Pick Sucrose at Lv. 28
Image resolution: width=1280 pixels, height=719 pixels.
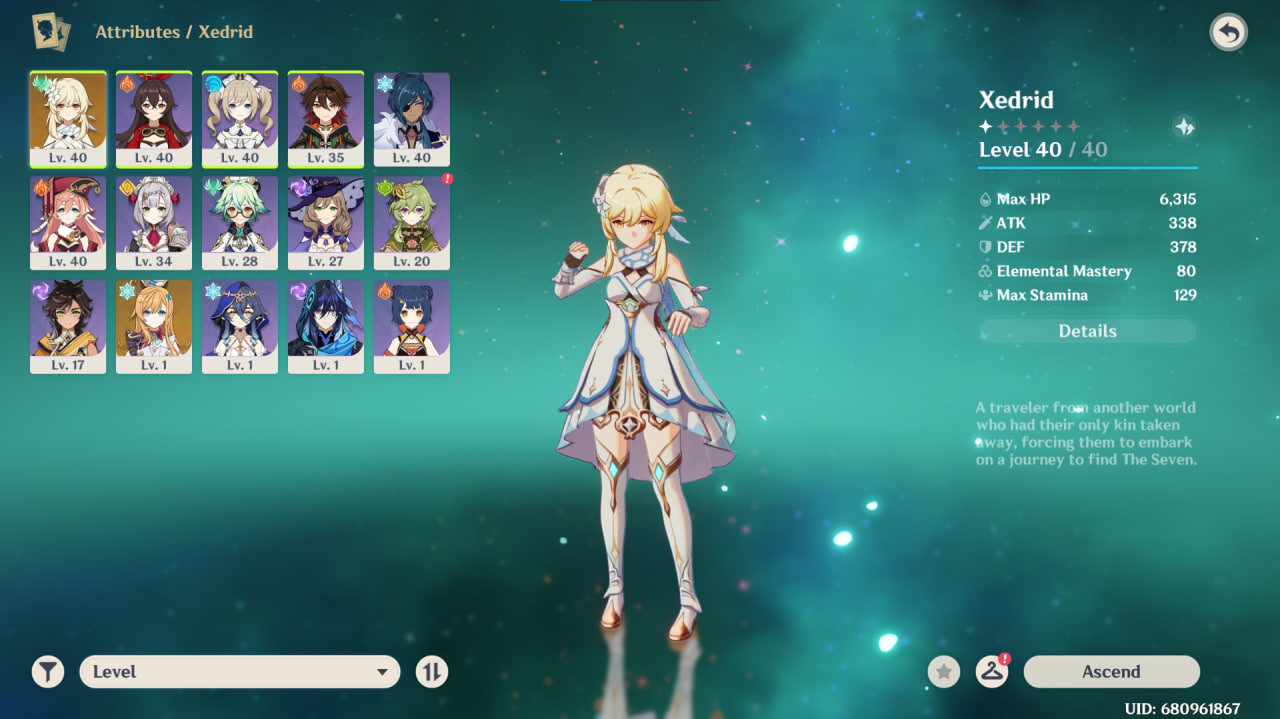click(240, 223)
